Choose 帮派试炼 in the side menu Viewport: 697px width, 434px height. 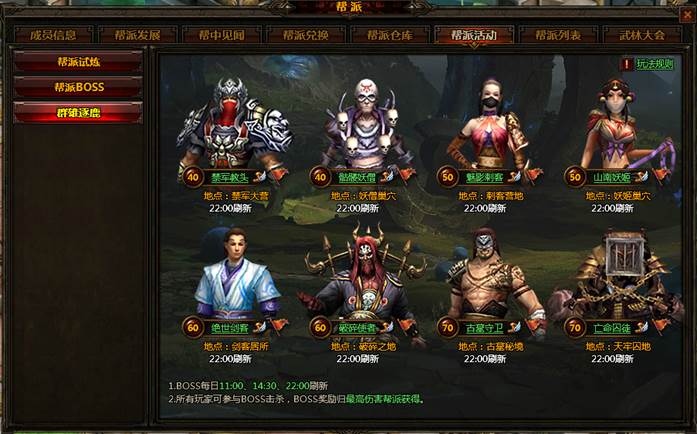(x=79, y=63)
